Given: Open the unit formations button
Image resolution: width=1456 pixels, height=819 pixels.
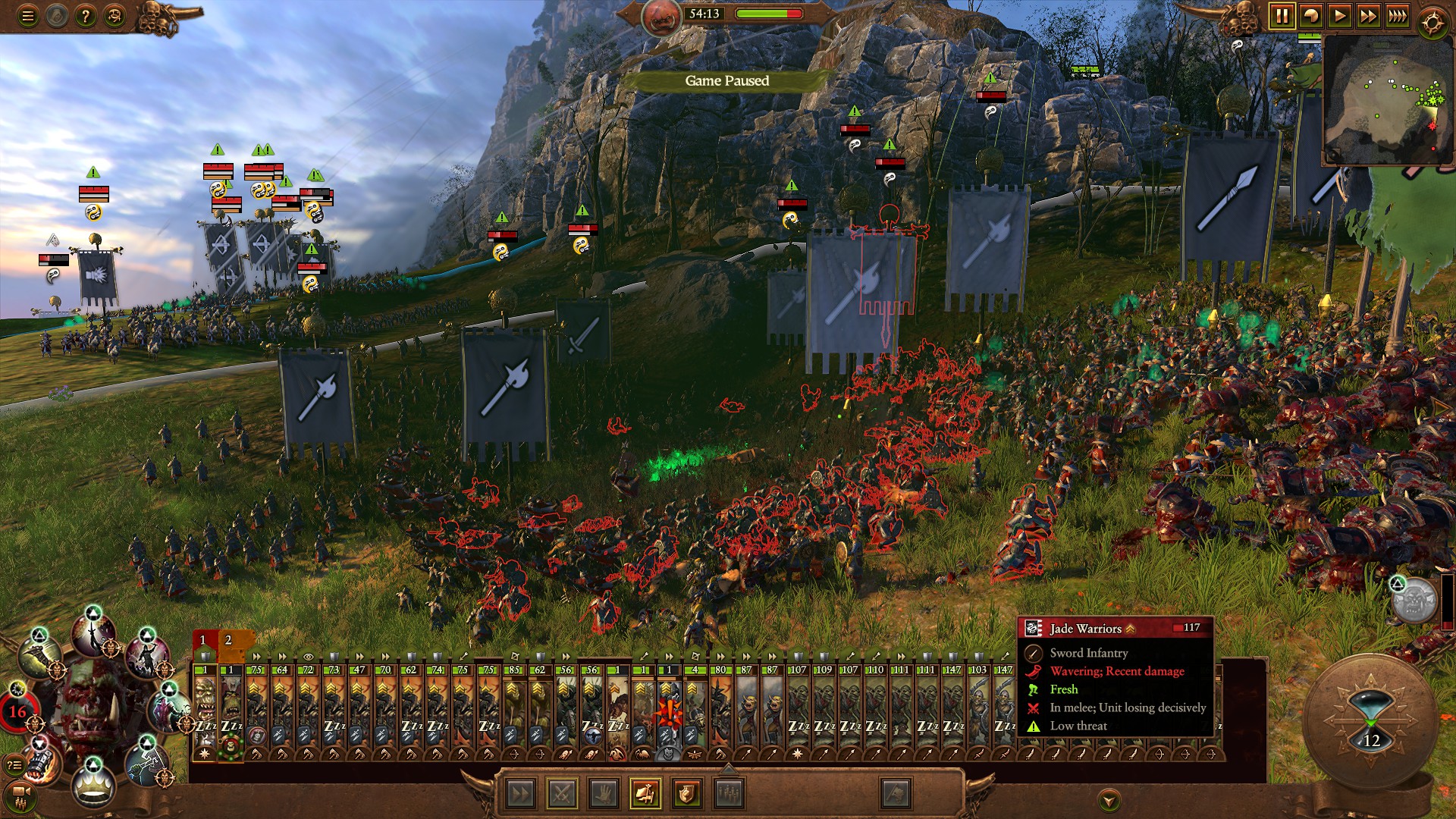Looking at the screenshot, I should (x=728, y=794).
